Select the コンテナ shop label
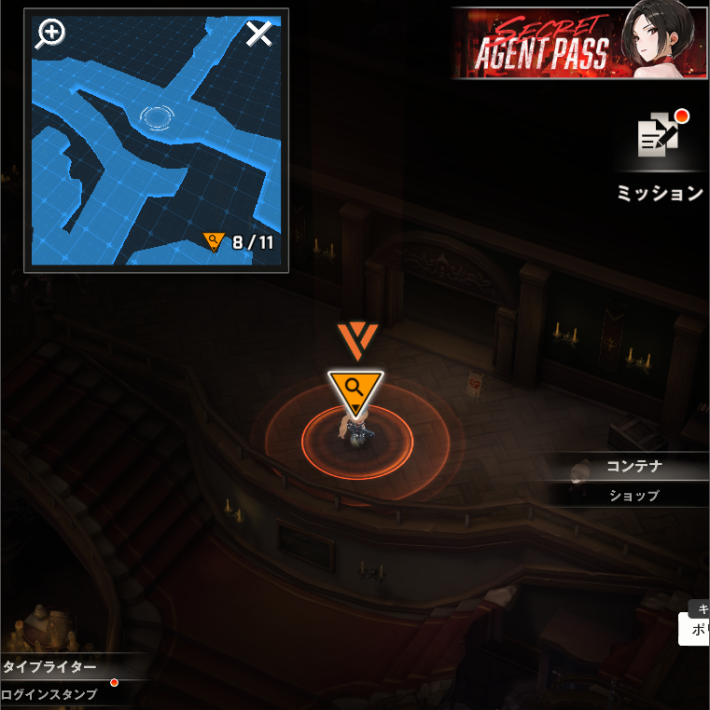This screenshot has height=710, width=710. pyautogui.click(x=634, y=467)
